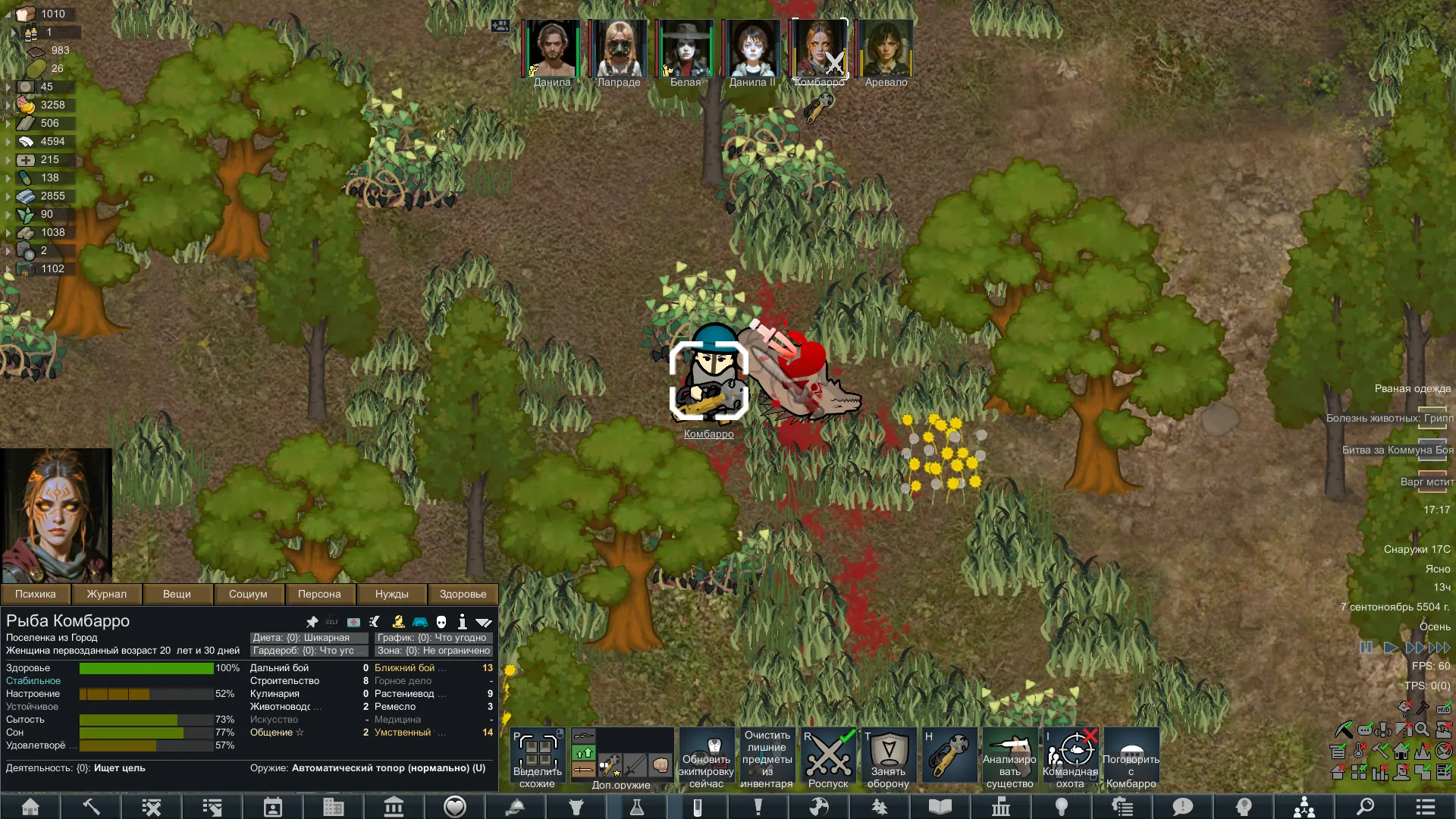Open the Диета dropdown
The height and width of the screenshot is (819, 1456).
pyautogui.click(x=309, y=638)
